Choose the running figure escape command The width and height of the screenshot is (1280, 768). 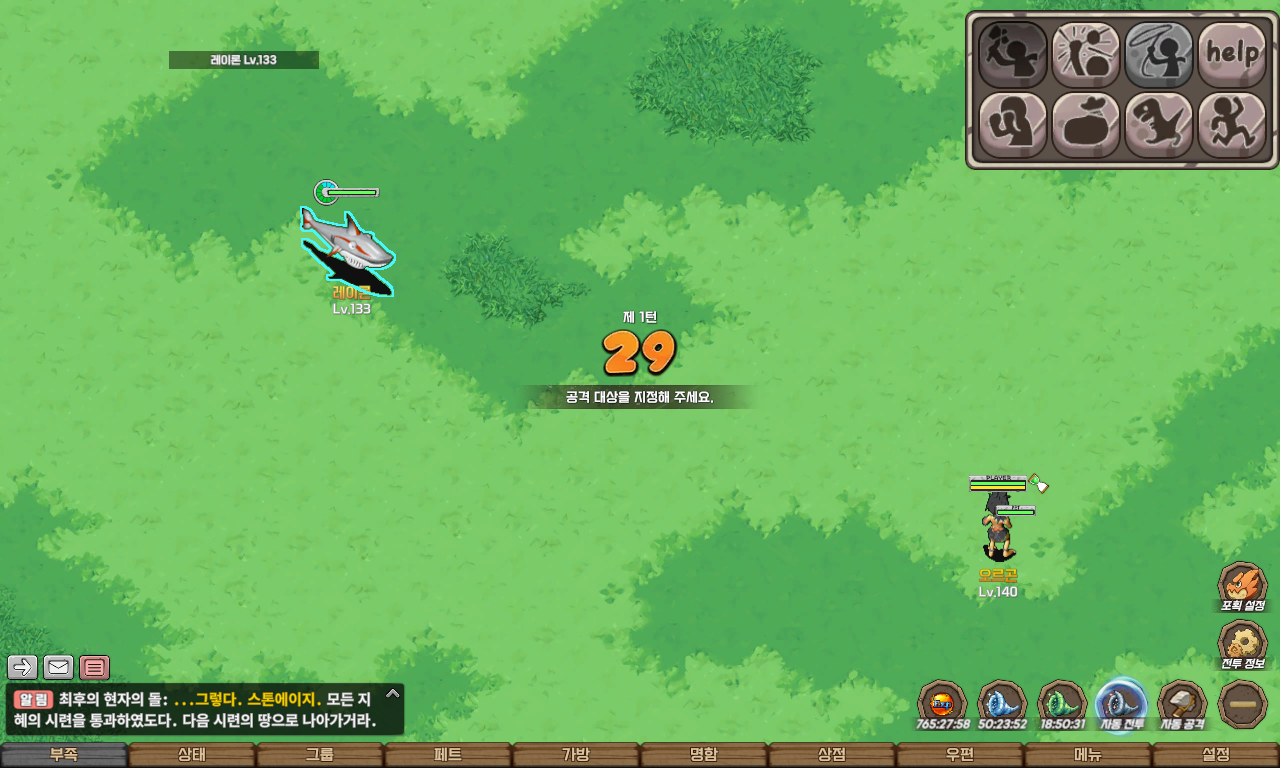1232,126
